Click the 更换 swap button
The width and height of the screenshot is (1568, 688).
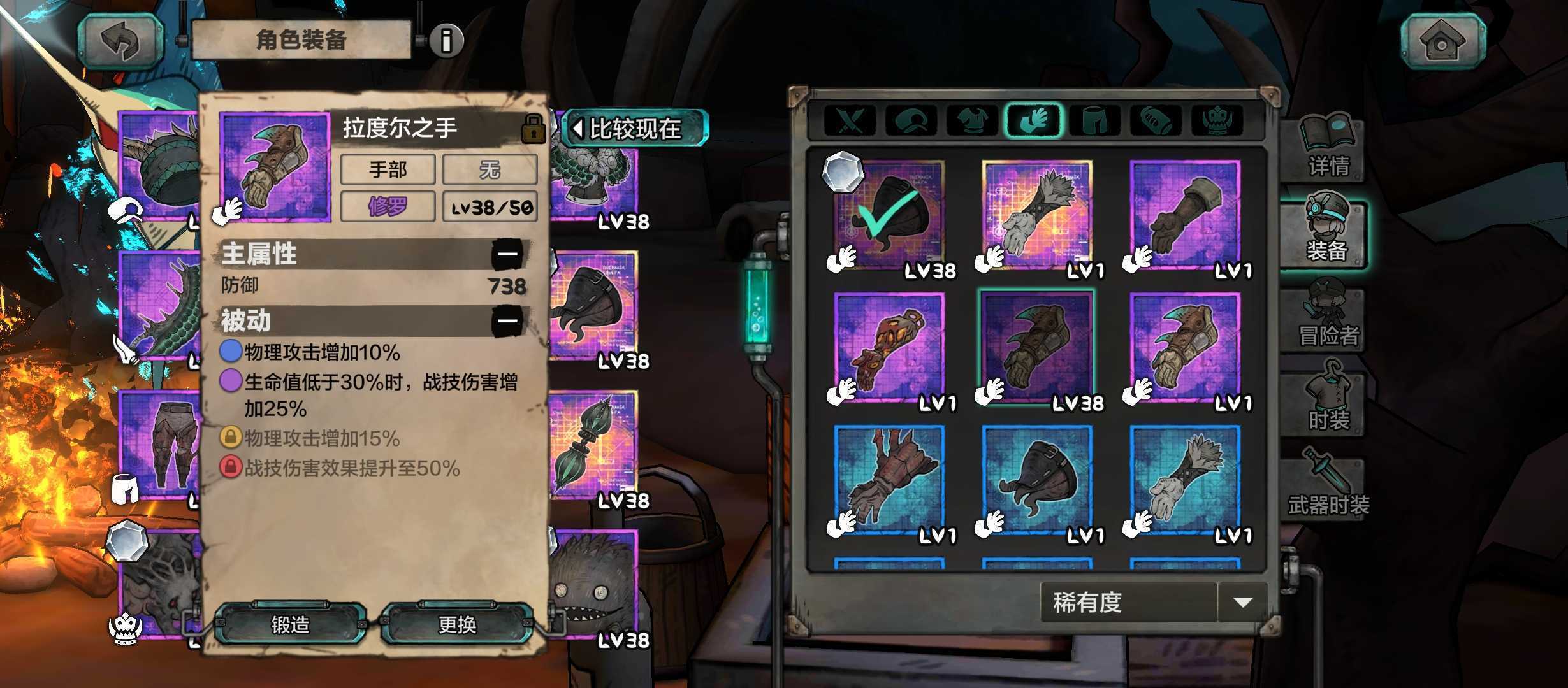(457, 624)
